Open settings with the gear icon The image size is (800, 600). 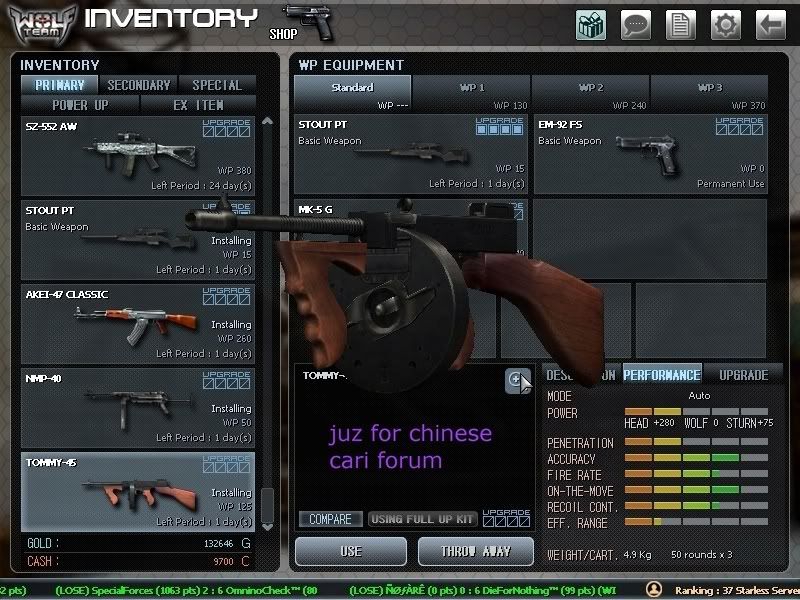(x=725, y=24)
